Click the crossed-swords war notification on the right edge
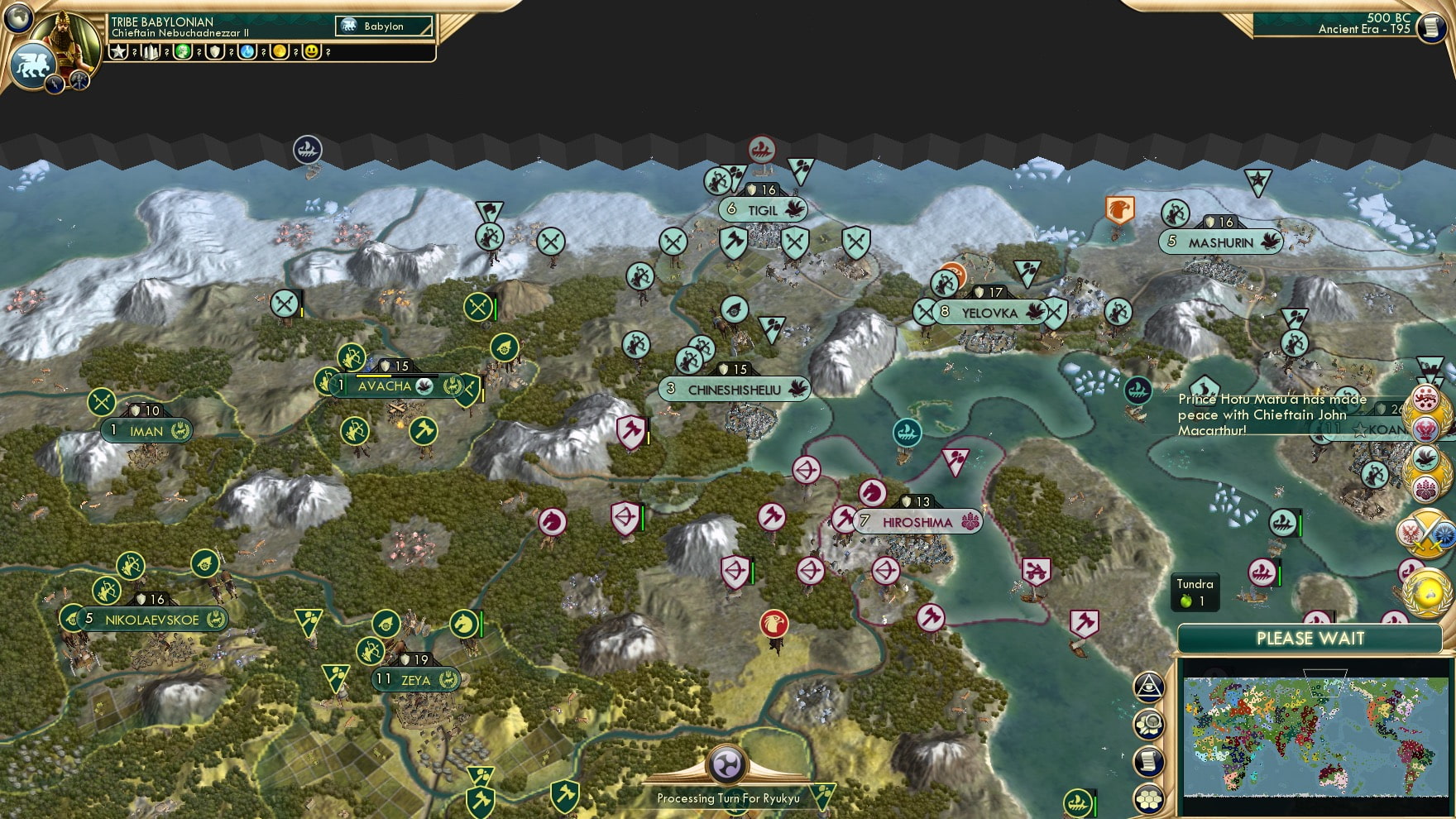The image size is (1456, 819). (1429, 533)
